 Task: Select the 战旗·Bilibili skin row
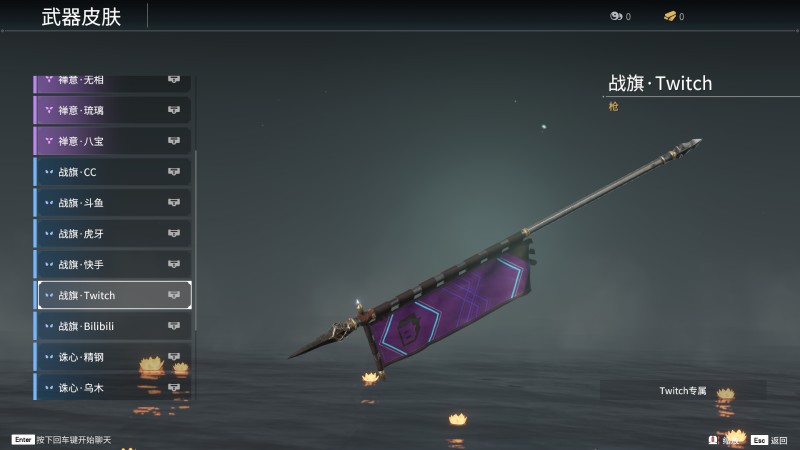(112, 327)
